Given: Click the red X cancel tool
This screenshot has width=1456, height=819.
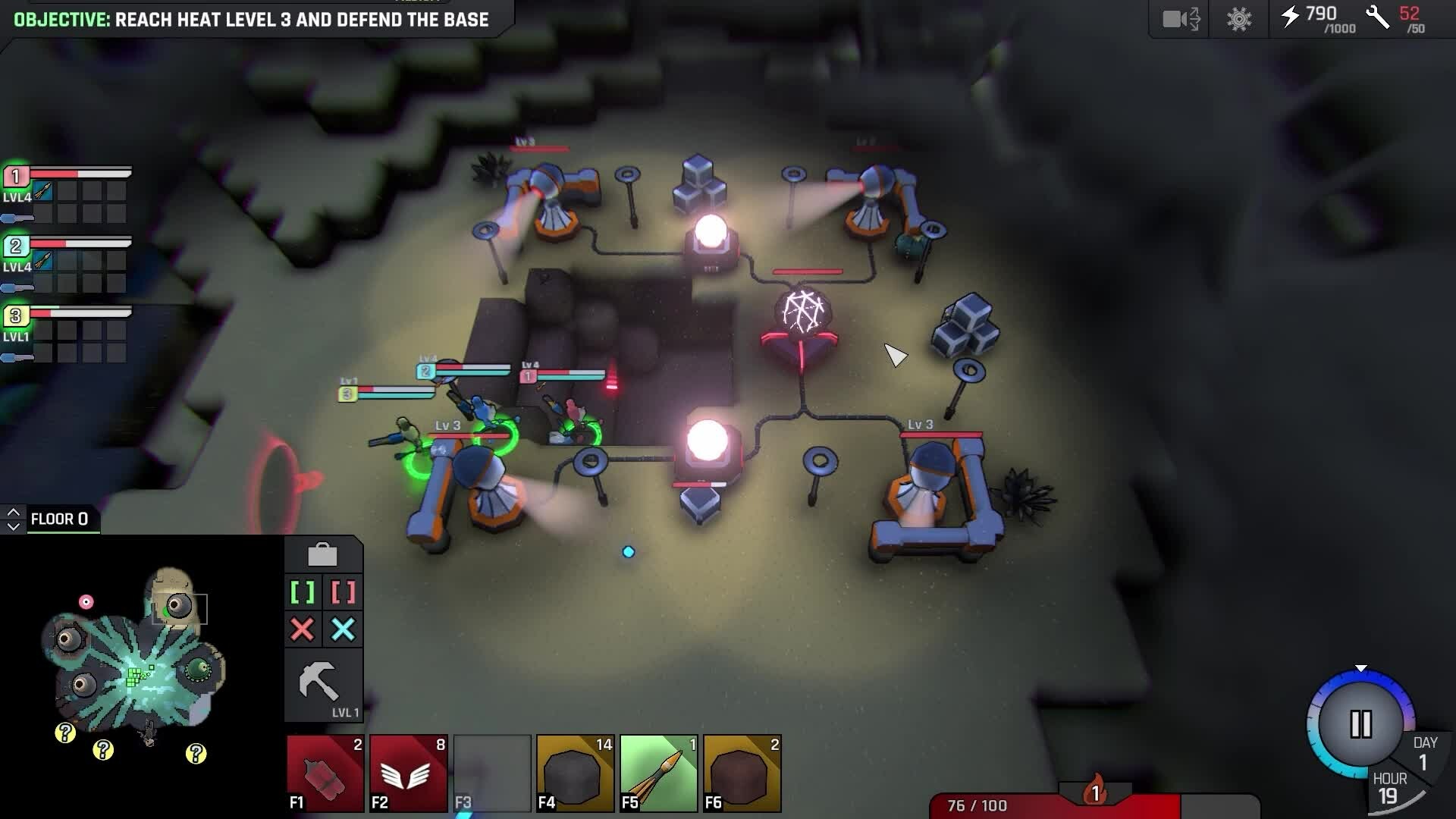Looking at the screenshot, I should 303,629.
